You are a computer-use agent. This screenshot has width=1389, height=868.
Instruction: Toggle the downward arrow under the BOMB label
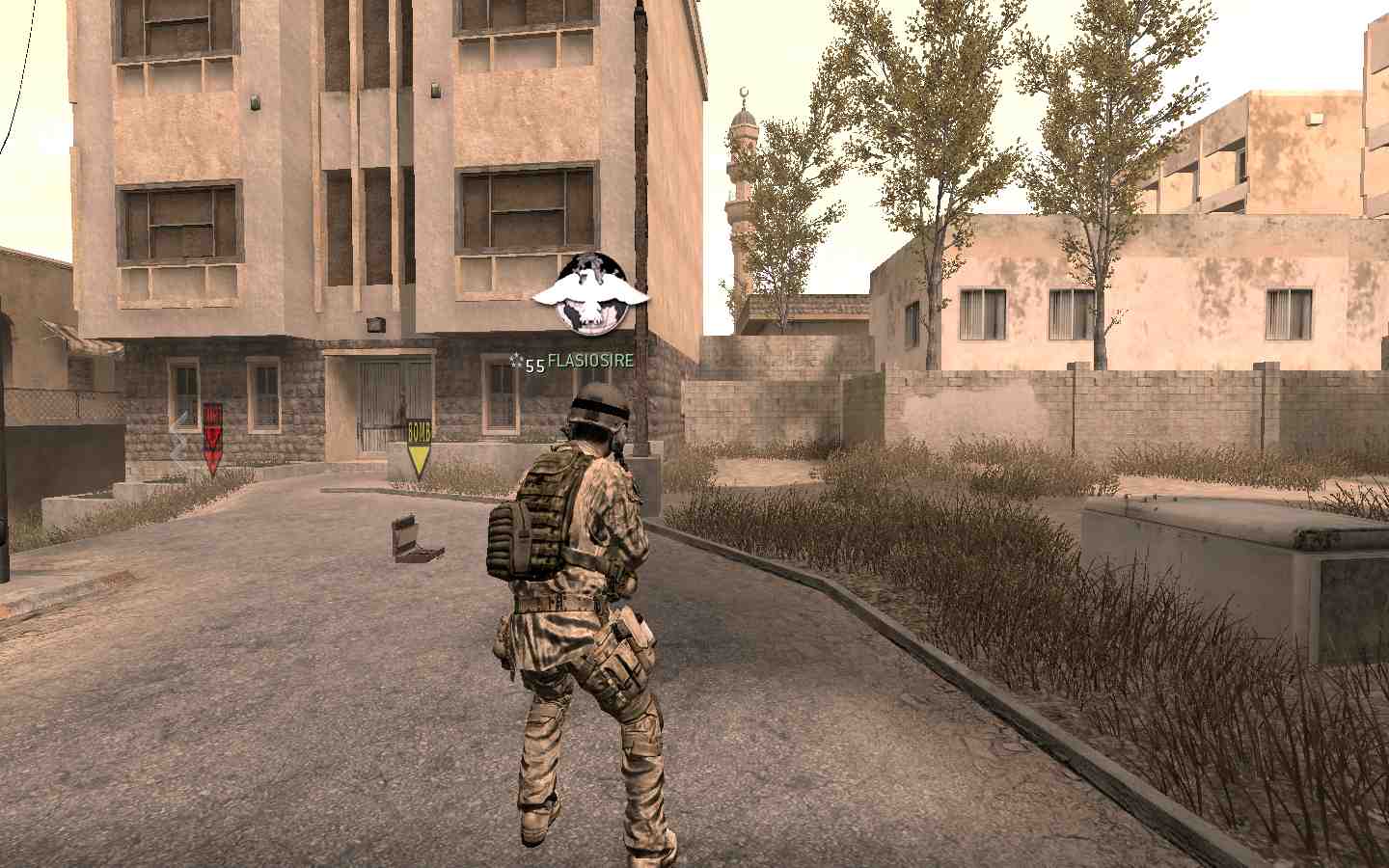420,458
